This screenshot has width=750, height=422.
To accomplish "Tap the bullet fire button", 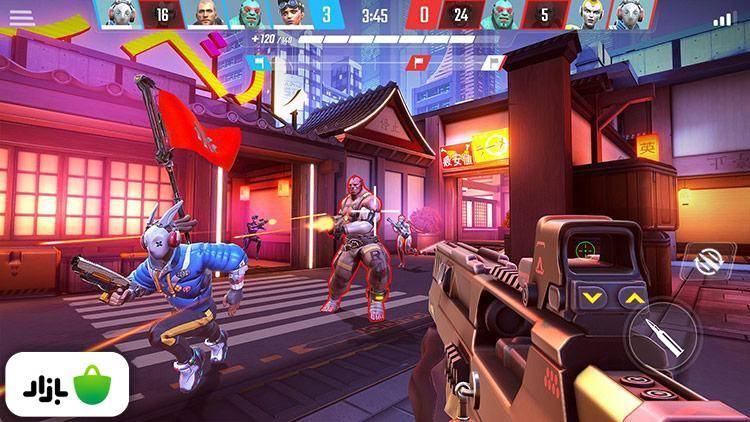I will point(661,336).
